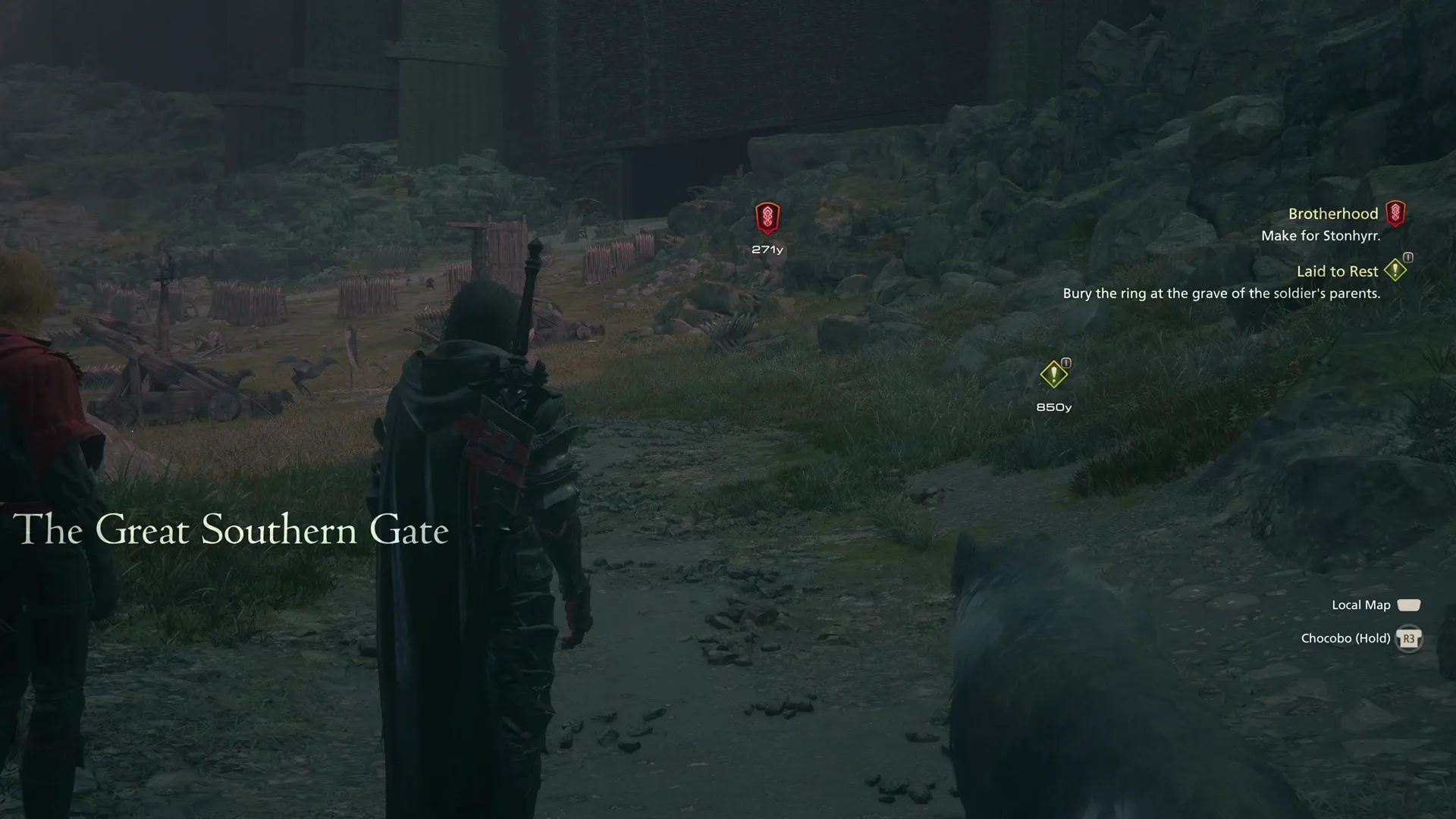Click the distance readout under the red marker

(766, 249)
